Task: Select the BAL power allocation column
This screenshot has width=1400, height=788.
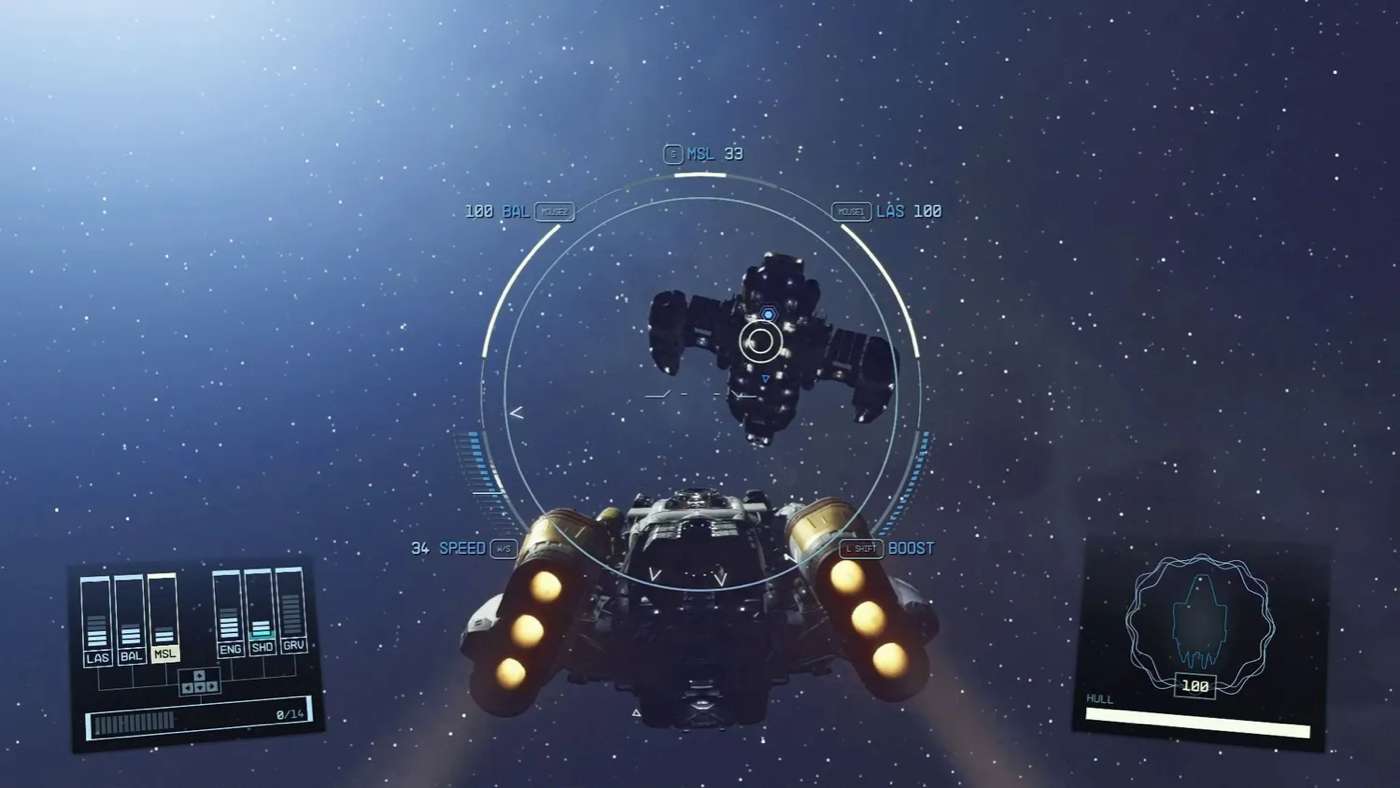Action: [131, 622]
